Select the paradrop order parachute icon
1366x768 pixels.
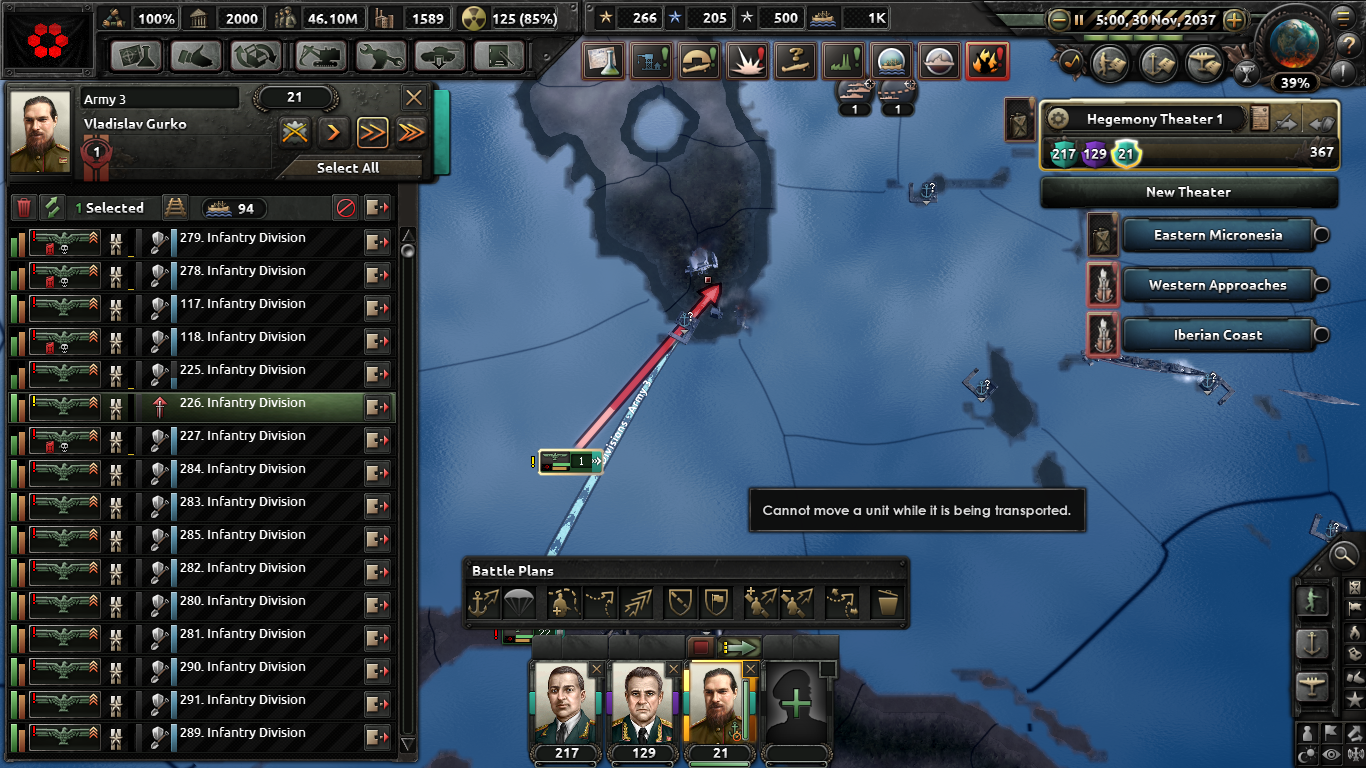pyautogui.click(x=518, y=603)
